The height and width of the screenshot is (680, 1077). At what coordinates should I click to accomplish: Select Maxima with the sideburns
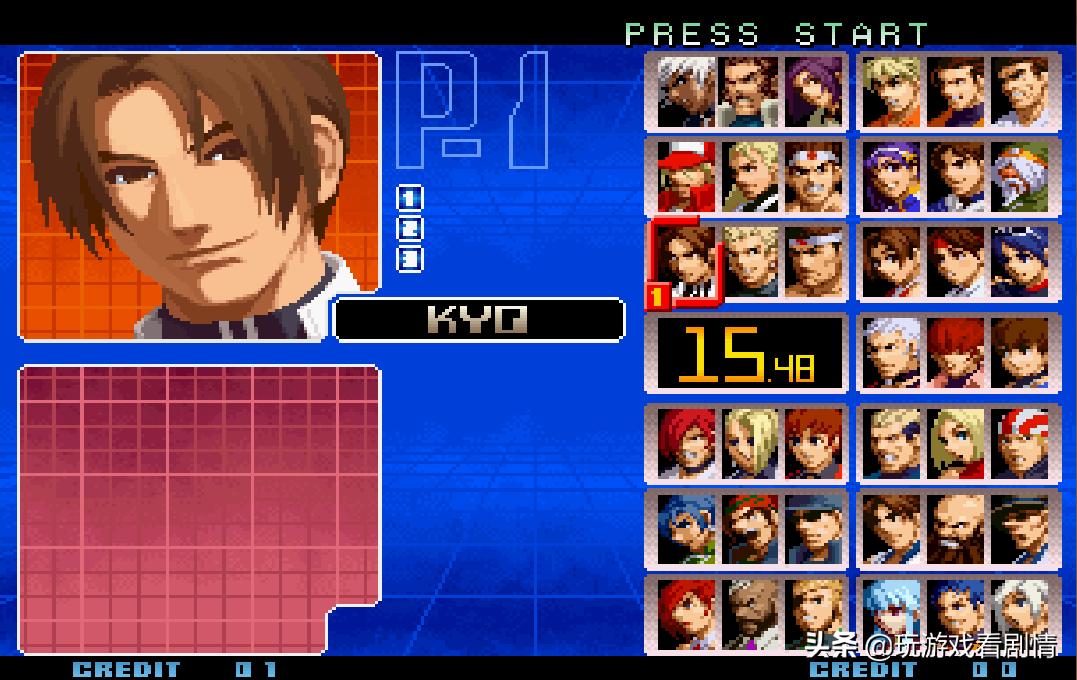click(751, 91)
